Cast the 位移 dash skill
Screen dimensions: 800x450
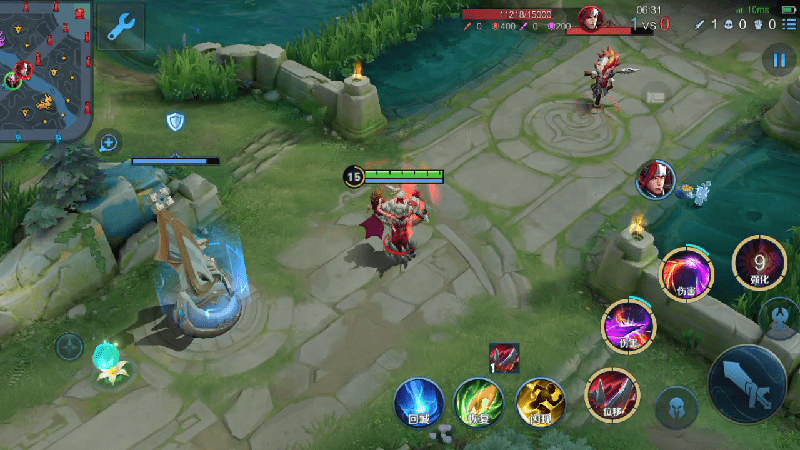[x=609, y=393]
